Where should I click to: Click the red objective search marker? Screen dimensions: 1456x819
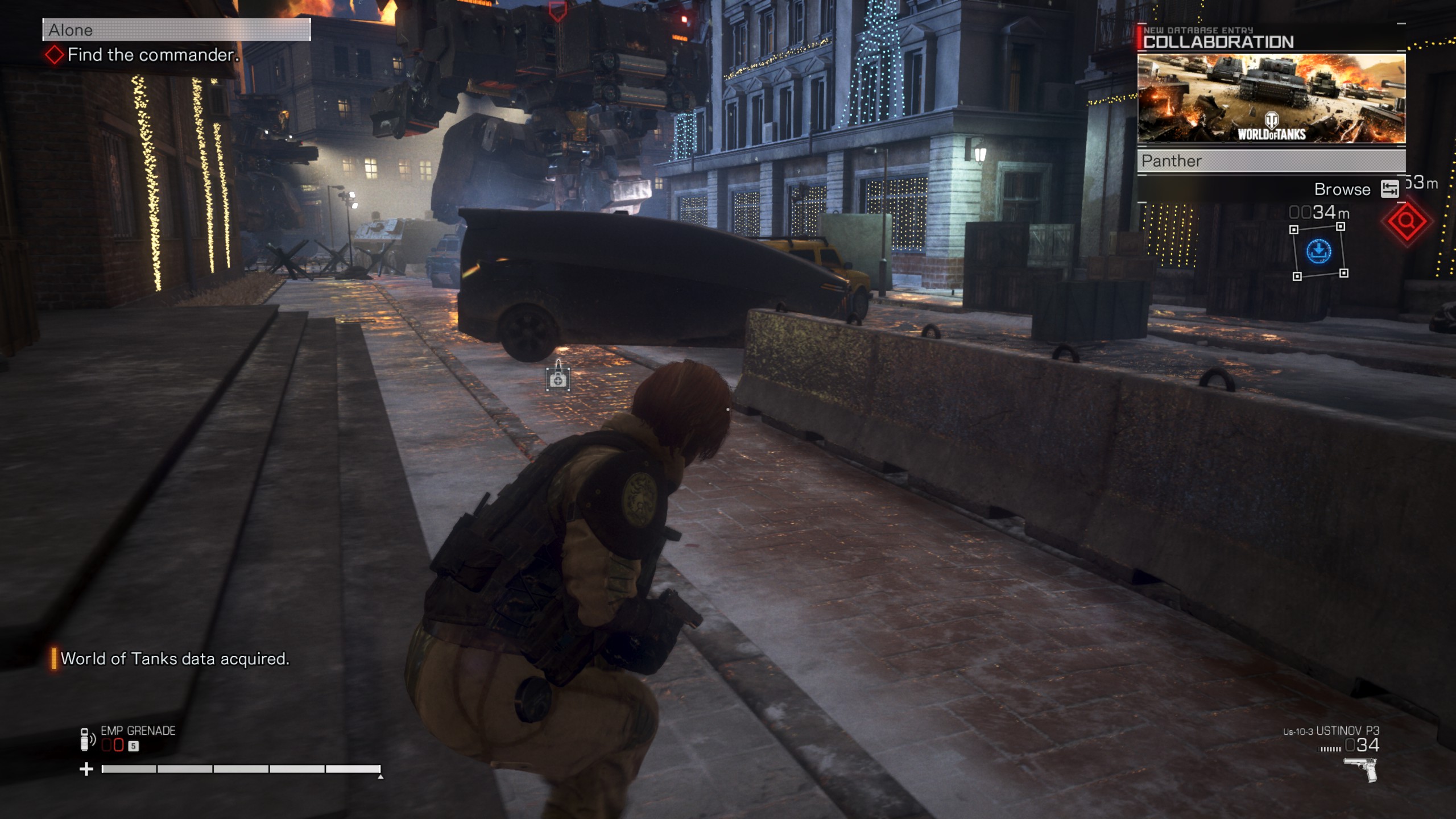click(1407, 221)
